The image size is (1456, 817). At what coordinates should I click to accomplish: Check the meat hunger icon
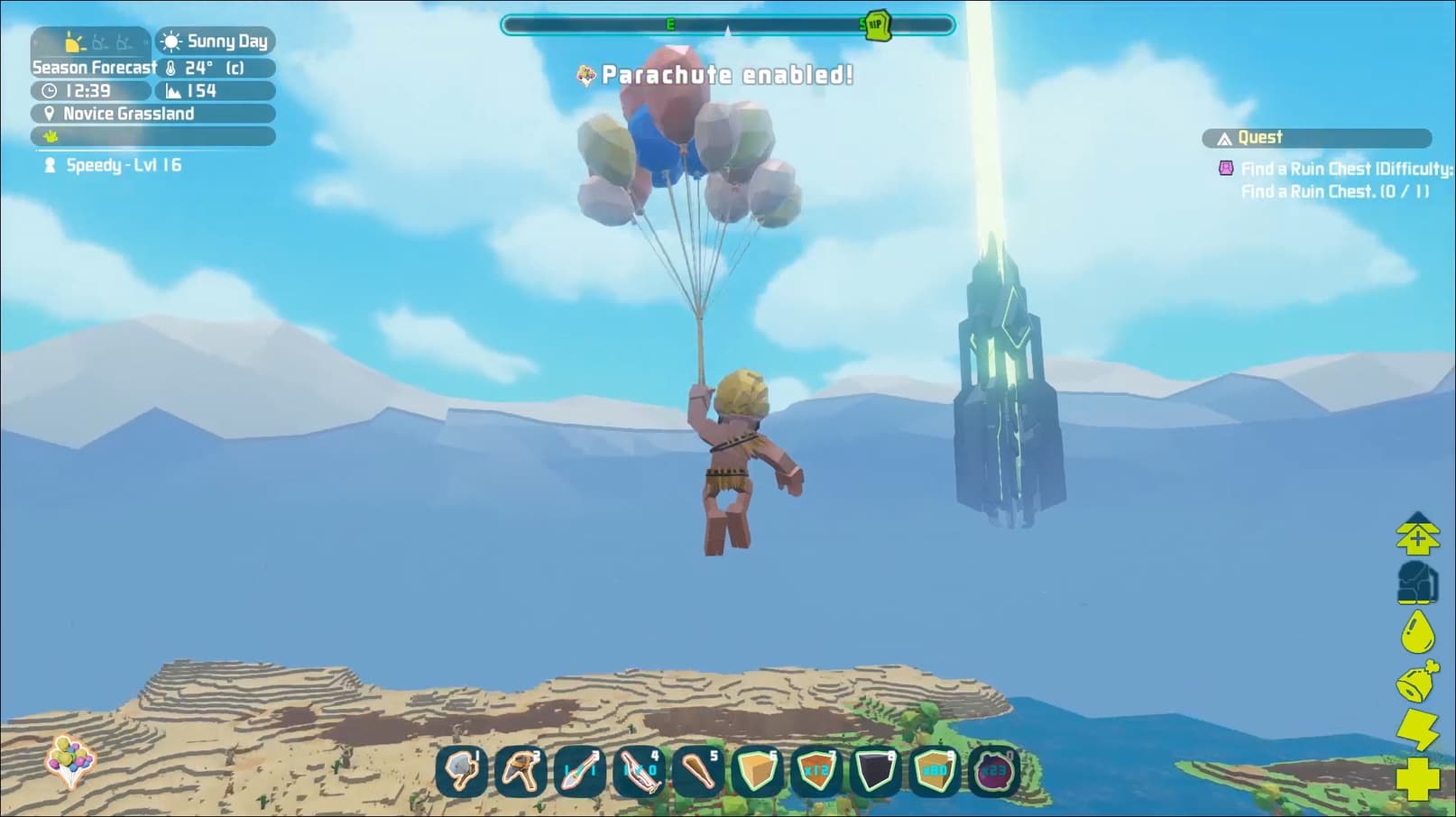pos(1417,682)
